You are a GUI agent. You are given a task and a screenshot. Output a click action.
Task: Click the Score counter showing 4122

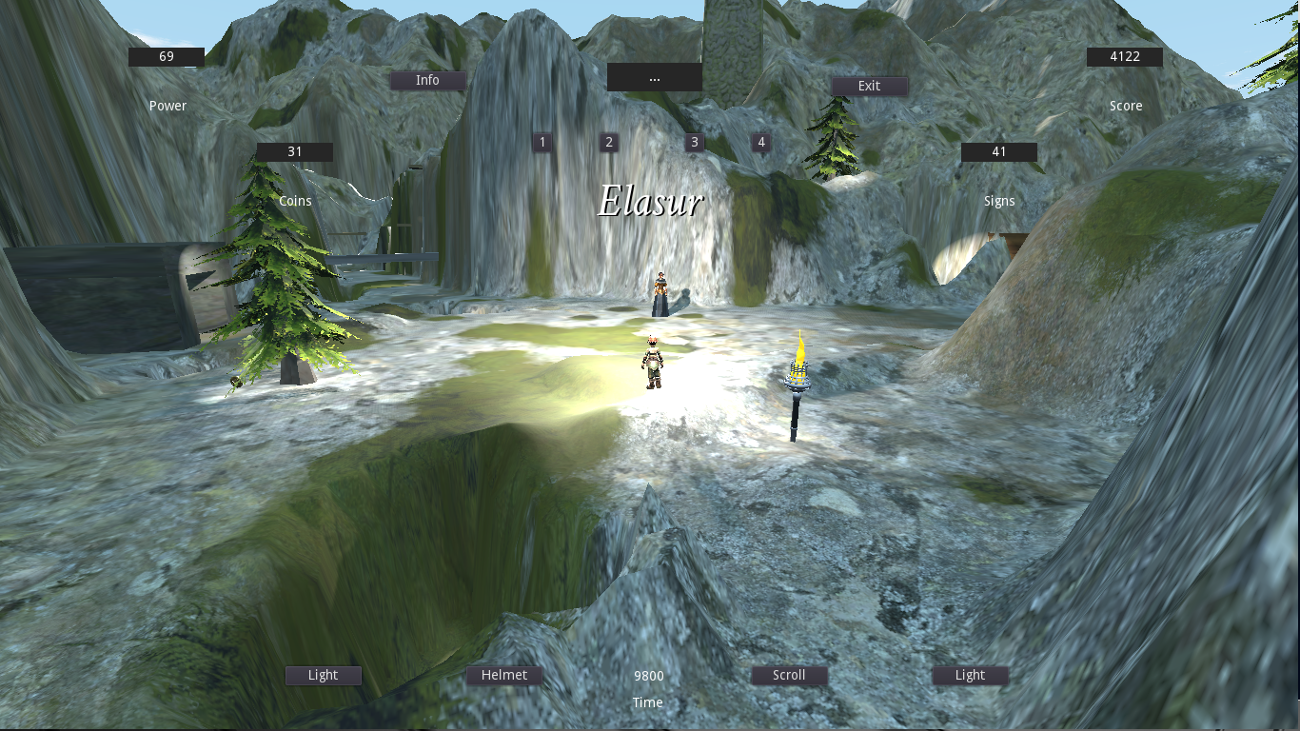click(x=1123, y=57)
